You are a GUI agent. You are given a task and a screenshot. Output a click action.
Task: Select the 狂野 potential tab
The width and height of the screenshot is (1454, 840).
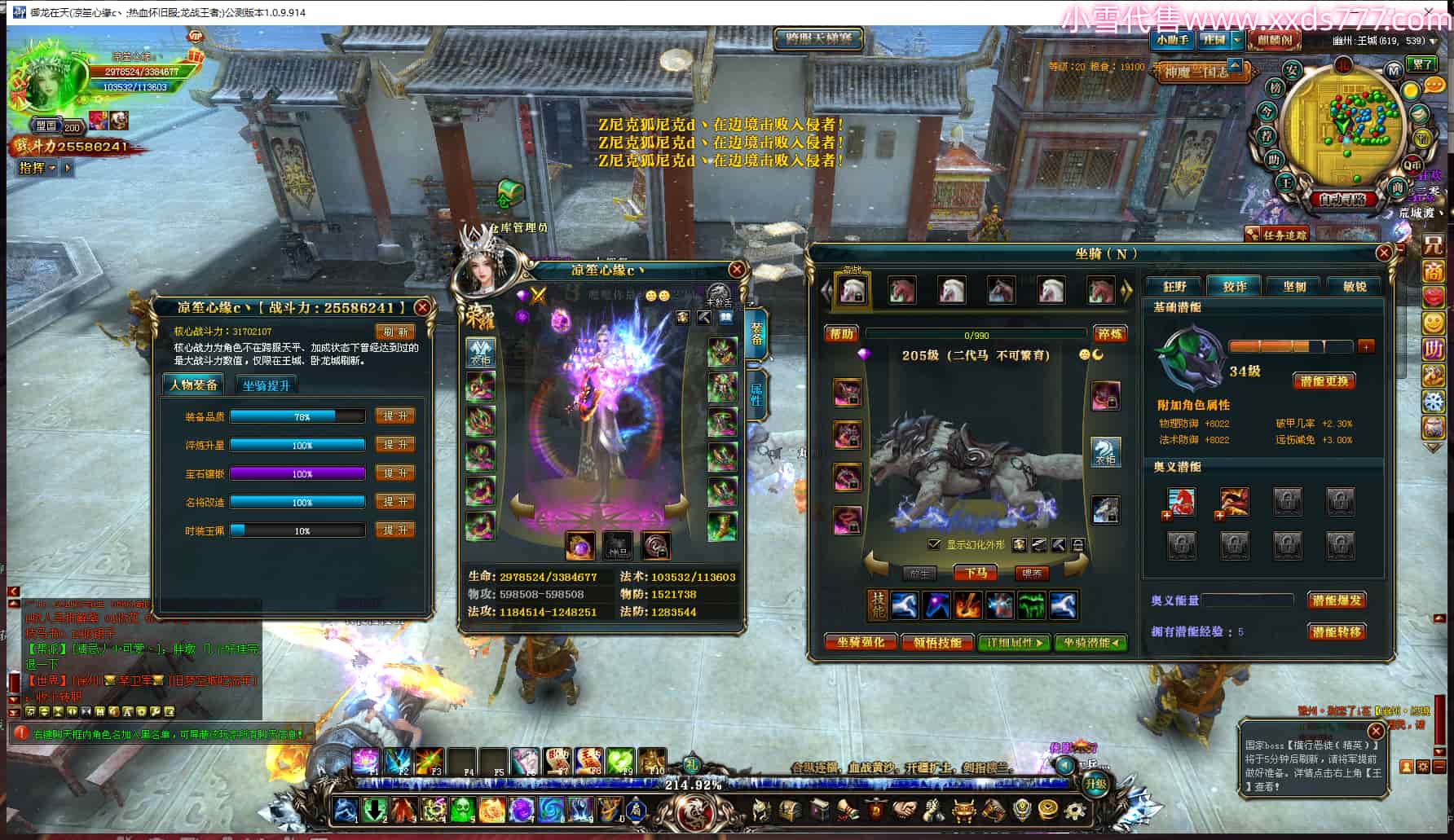(1174, 287)
